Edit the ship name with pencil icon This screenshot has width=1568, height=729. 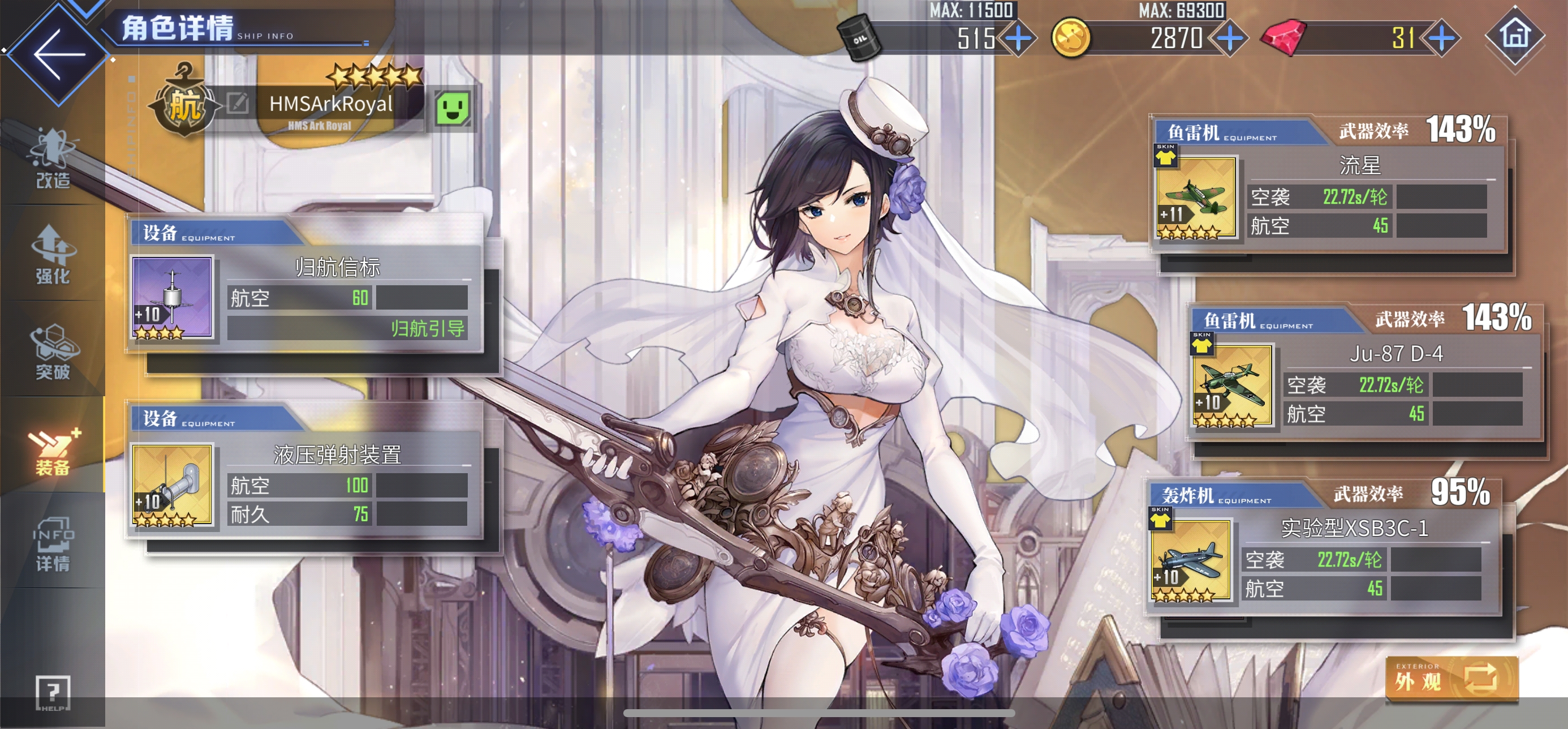(x=238, y=104)
